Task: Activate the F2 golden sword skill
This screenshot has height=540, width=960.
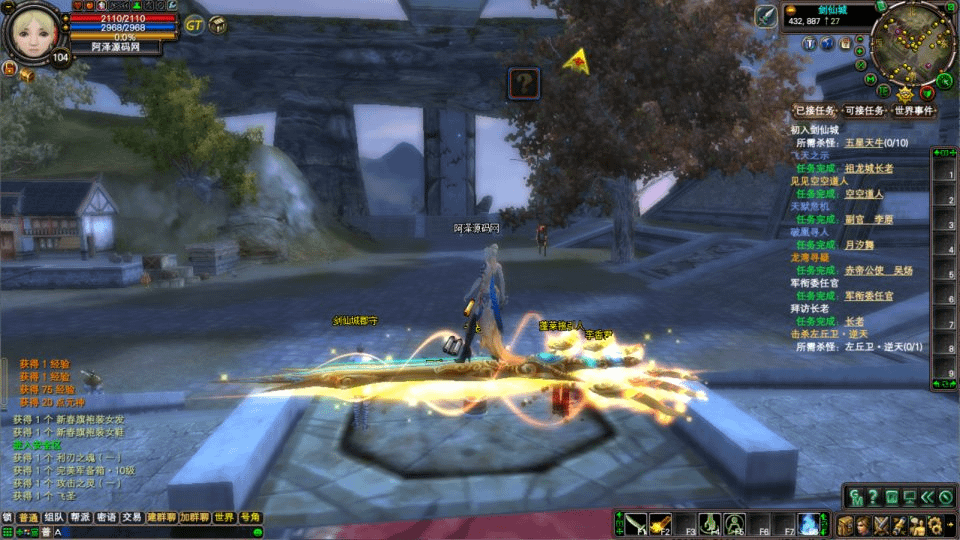Action: point(660,523)
